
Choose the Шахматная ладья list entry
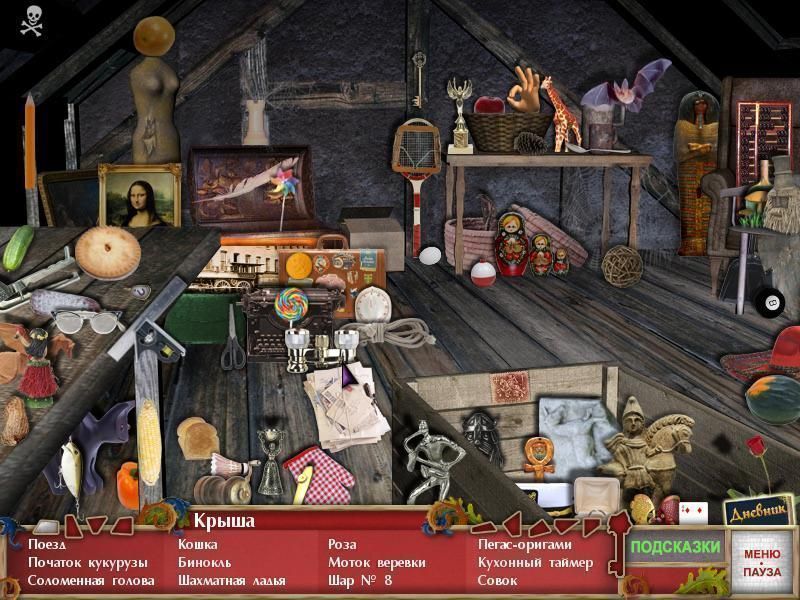coord(231,580)
